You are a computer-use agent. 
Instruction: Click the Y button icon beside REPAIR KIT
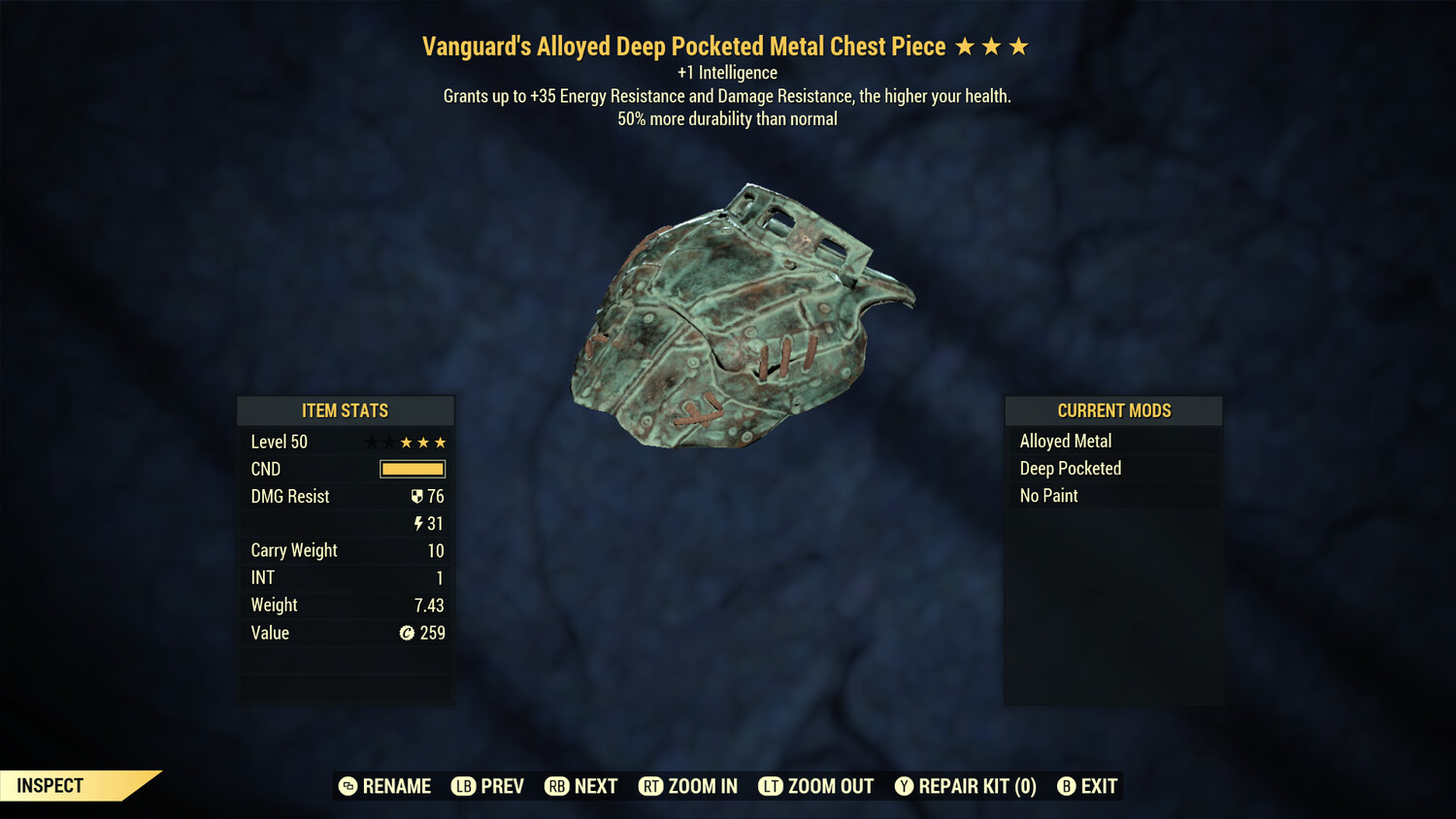904,786
